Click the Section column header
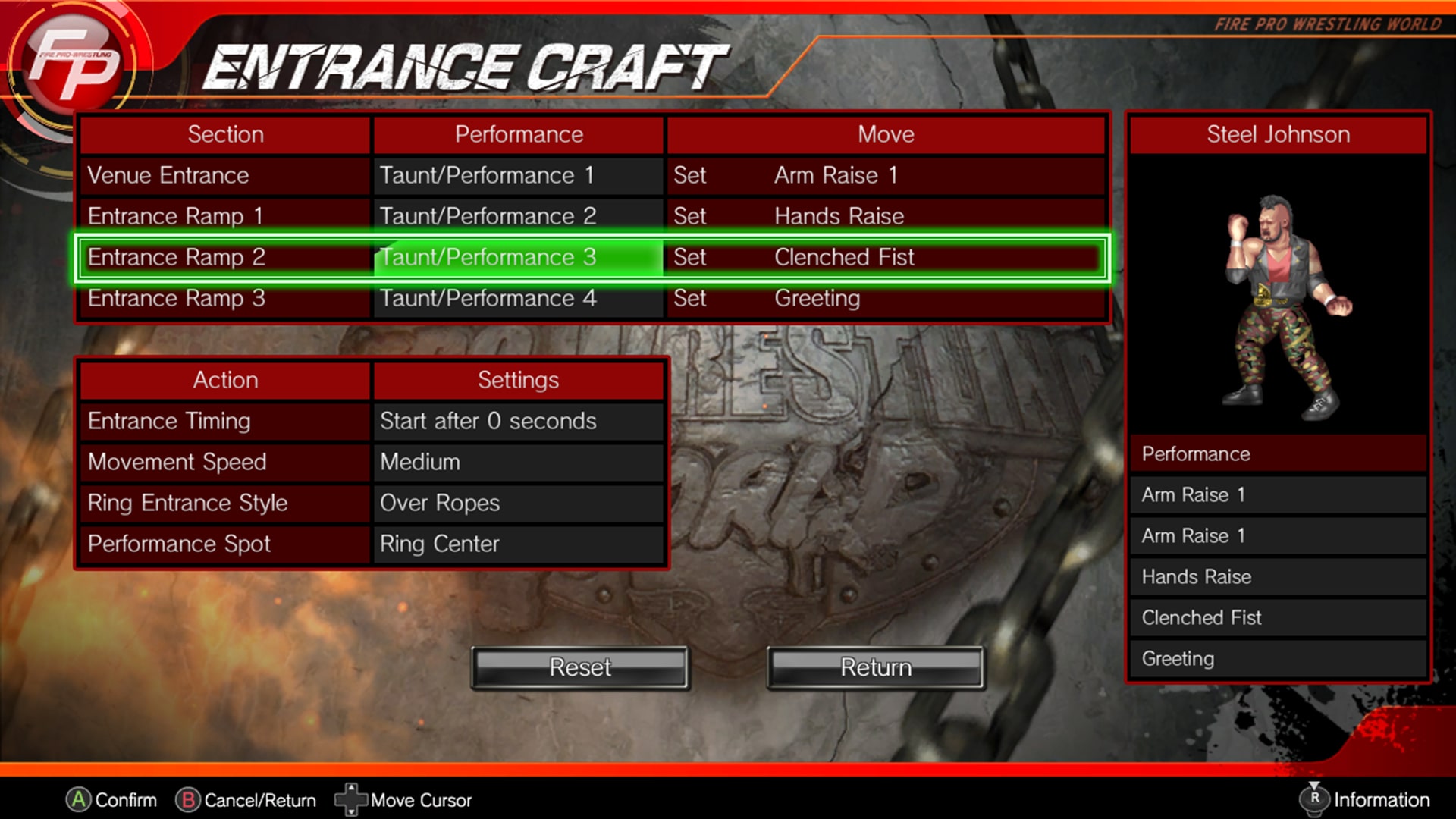The width and height of the screenshot is (1456, 819). pos(224,134)
